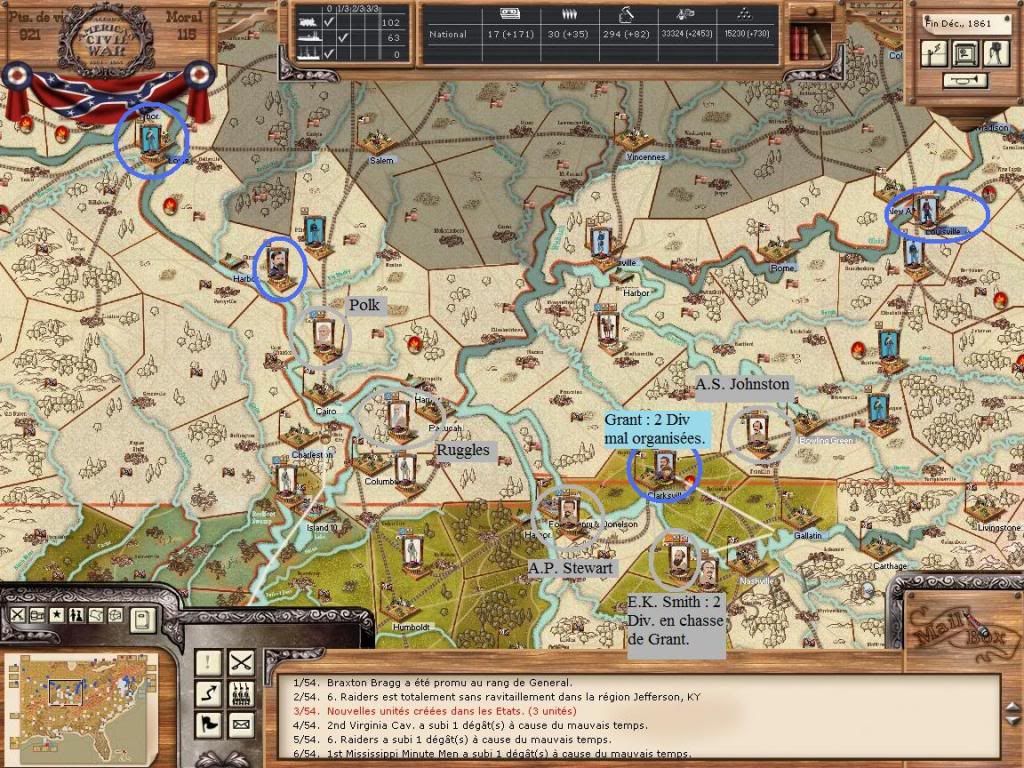This screenshot has height=768, width=1024.
Task: Click the black flag button
Action: [209, 723]
